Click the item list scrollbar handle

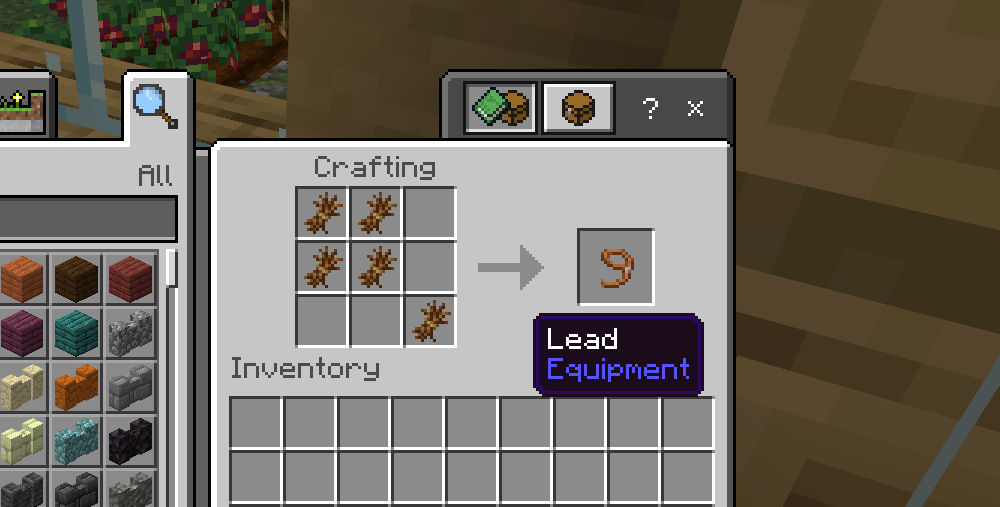(171, 268)
